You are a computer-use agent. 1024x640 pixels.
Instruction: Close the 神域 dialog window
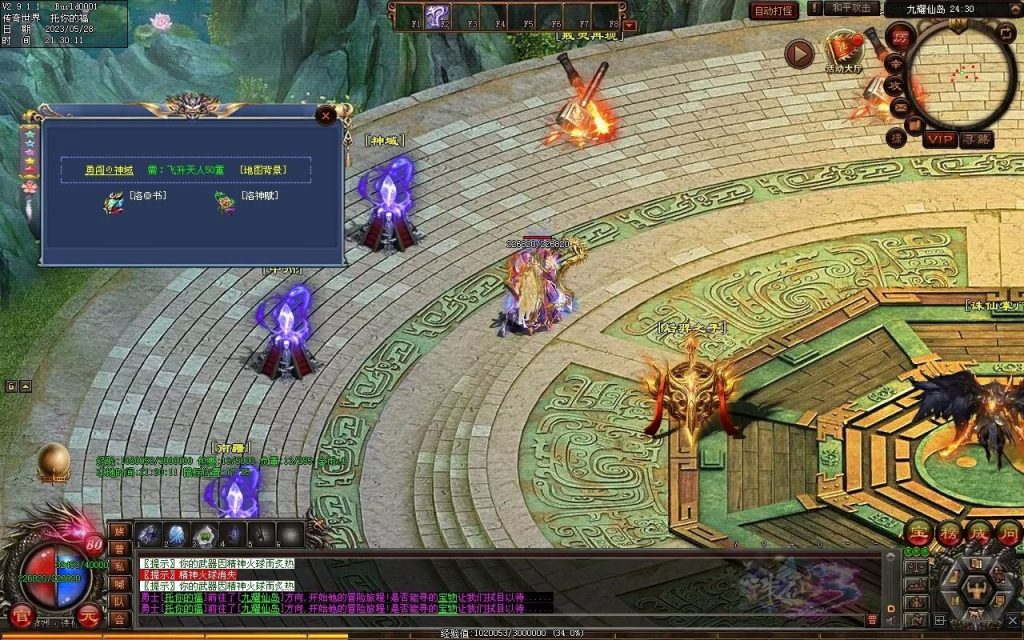click(324, 115)
